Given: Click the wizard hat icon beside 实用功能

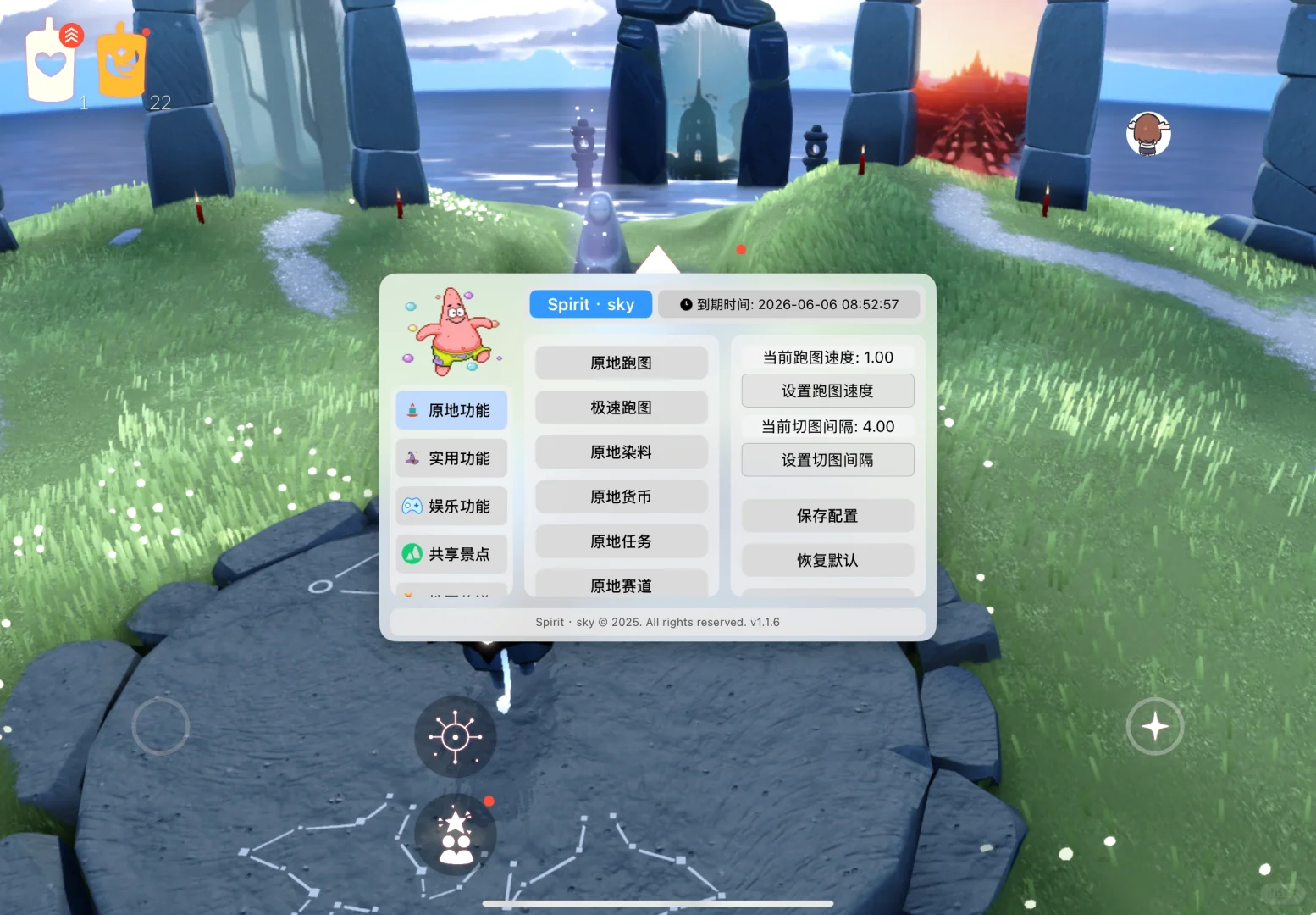Looking at the screenshot, I should click(412, 458).
